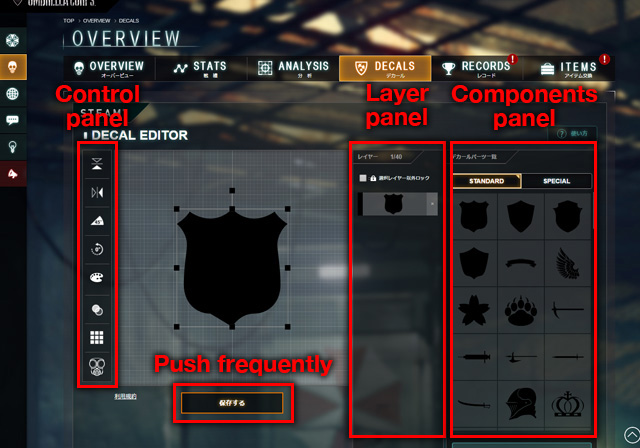
Task: Select the Overview tab
Action: (108, 68)
